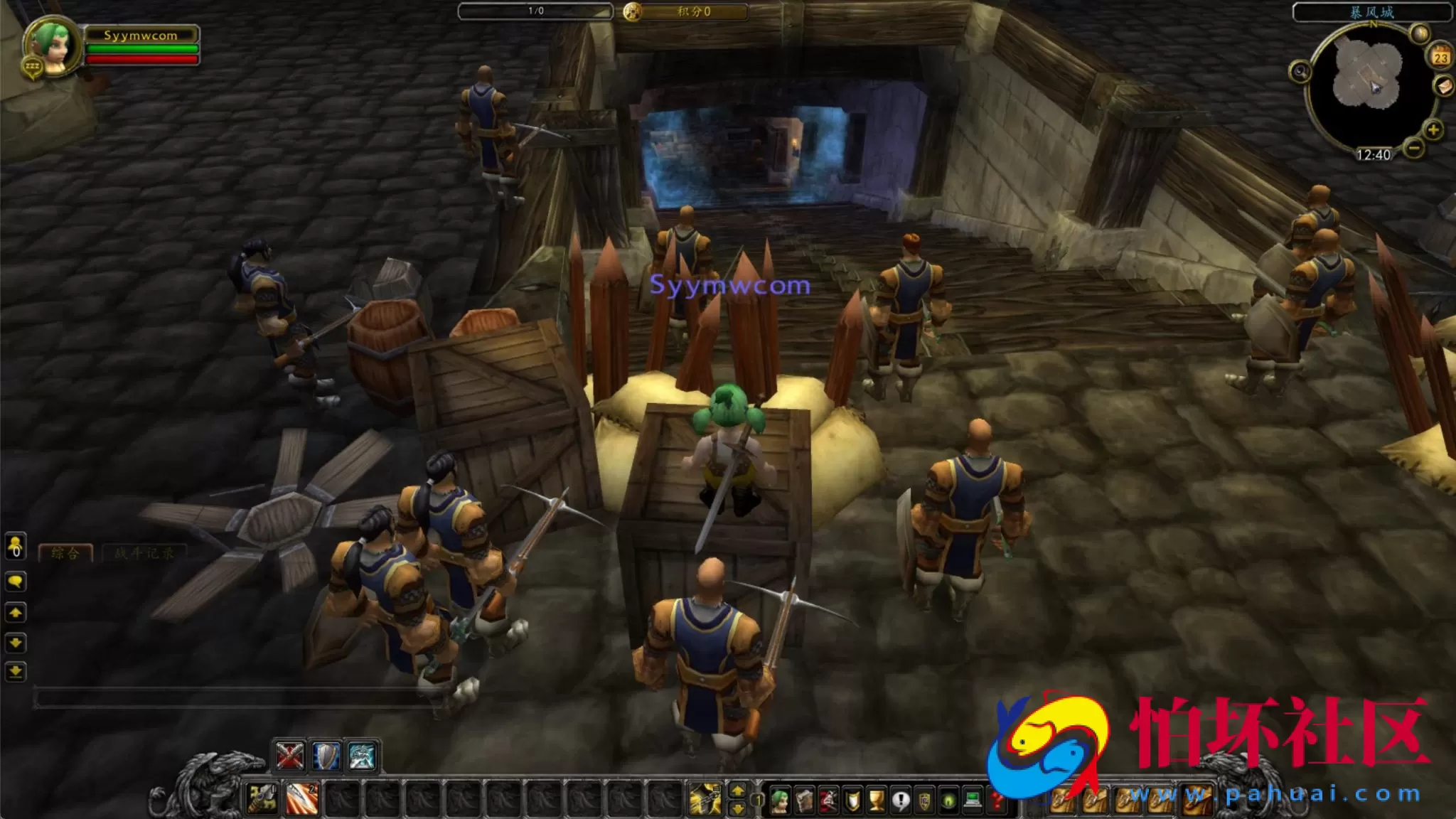Toggle the chat bubble menu button
Screen dimensions: 1456x819
point(16,580)
